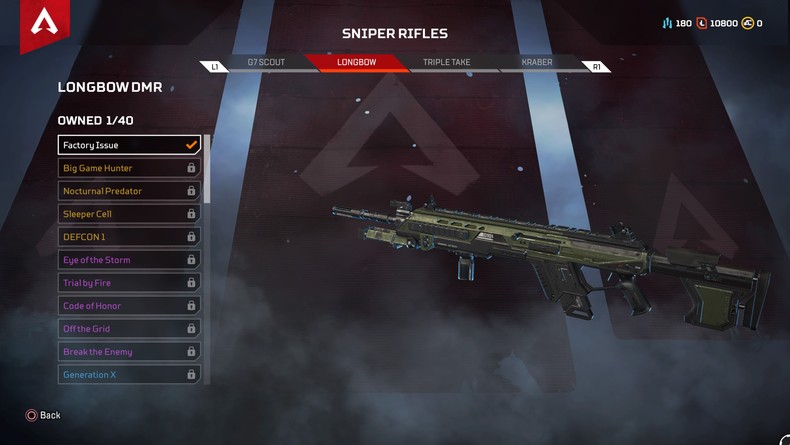Viewport: 790px width, 445px height.
Task: Select the DEFCON 1 skin
Action: 129,237
